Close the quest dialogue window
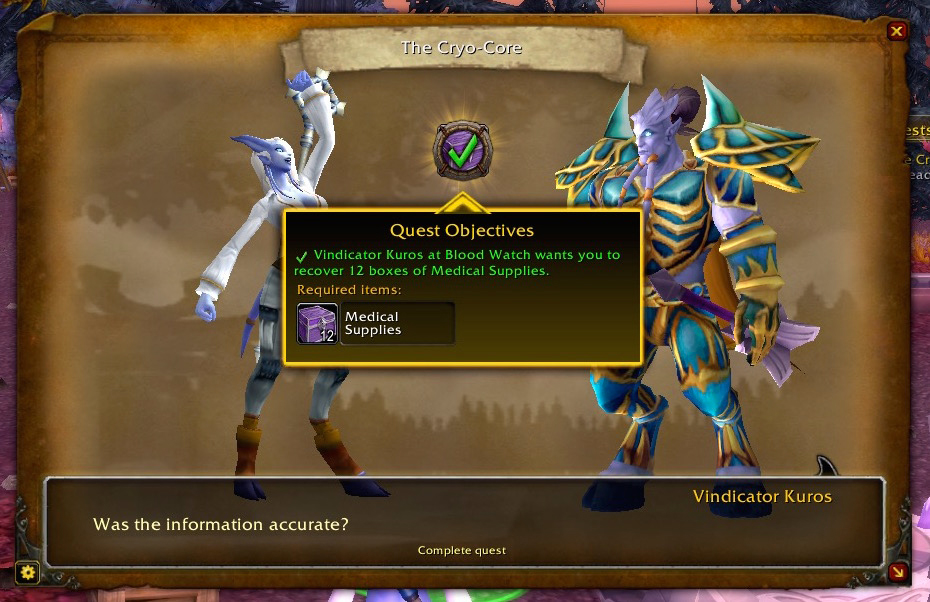Viewport: 930px width, 602px height. click(x=897, y=31)
